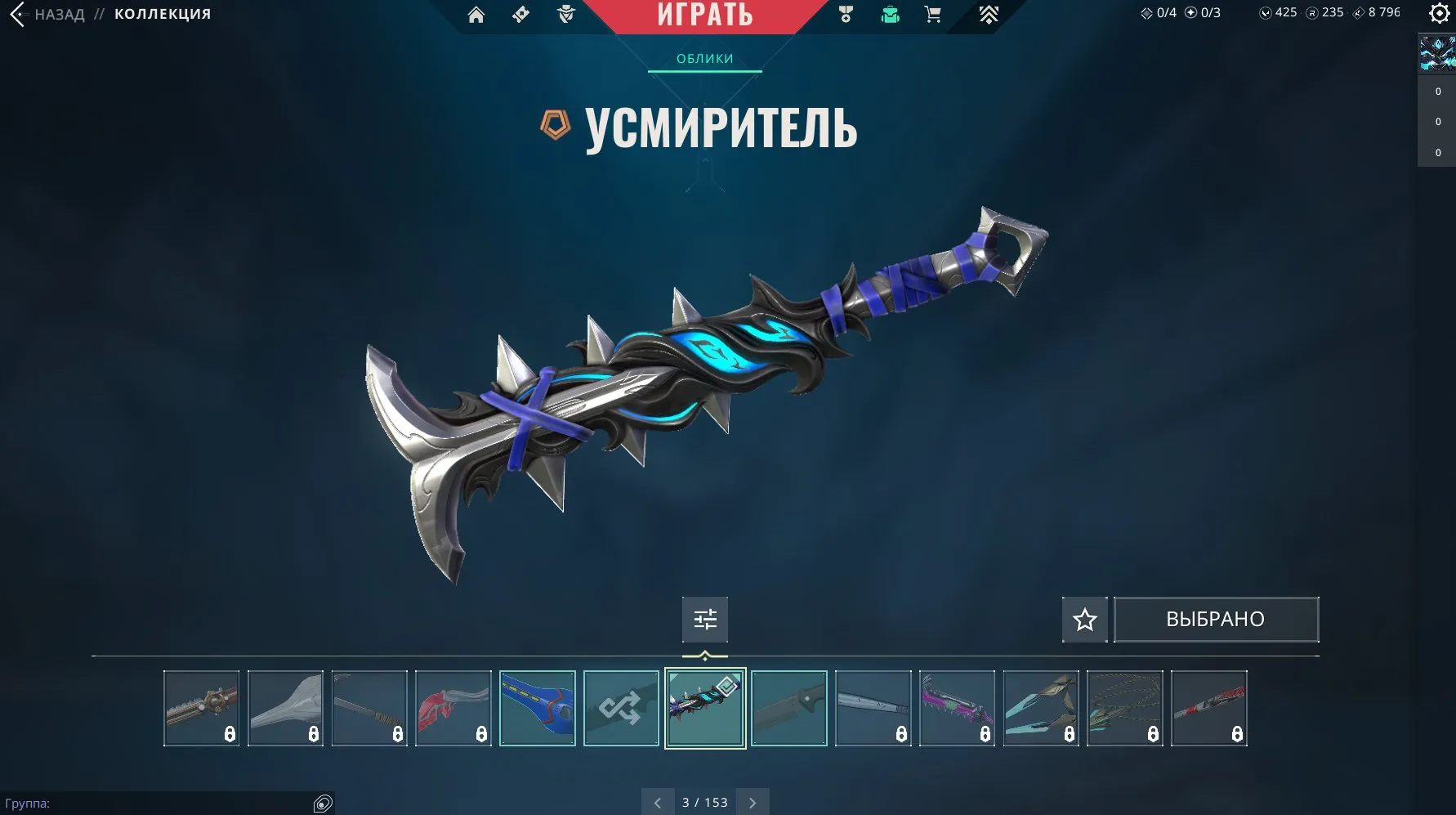Switch to the ОБЛИКИ tab
This screenshot has height=815, width=1456.
(704, 58)
